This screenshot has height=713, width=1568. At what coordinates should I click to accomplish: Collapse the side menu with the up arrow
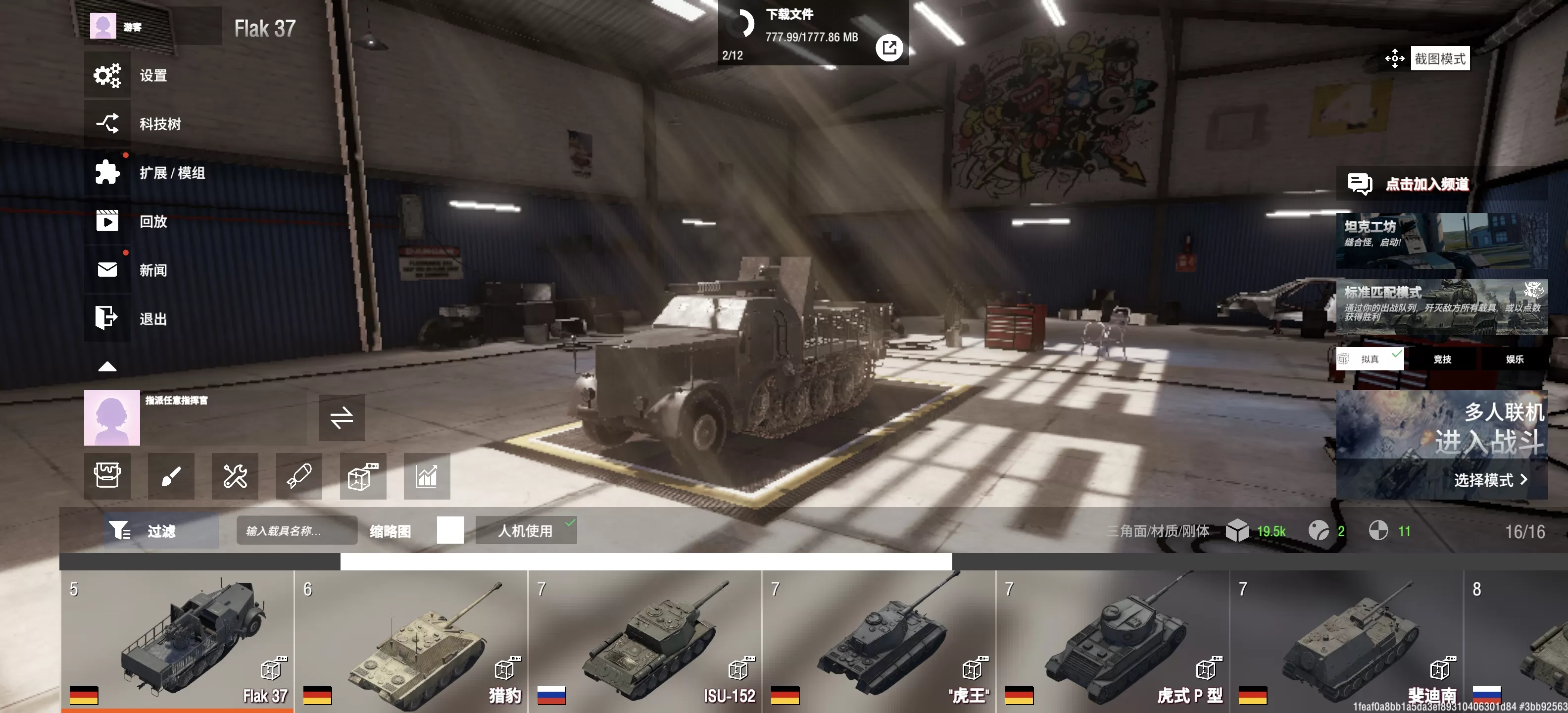[x=107, y=366]
